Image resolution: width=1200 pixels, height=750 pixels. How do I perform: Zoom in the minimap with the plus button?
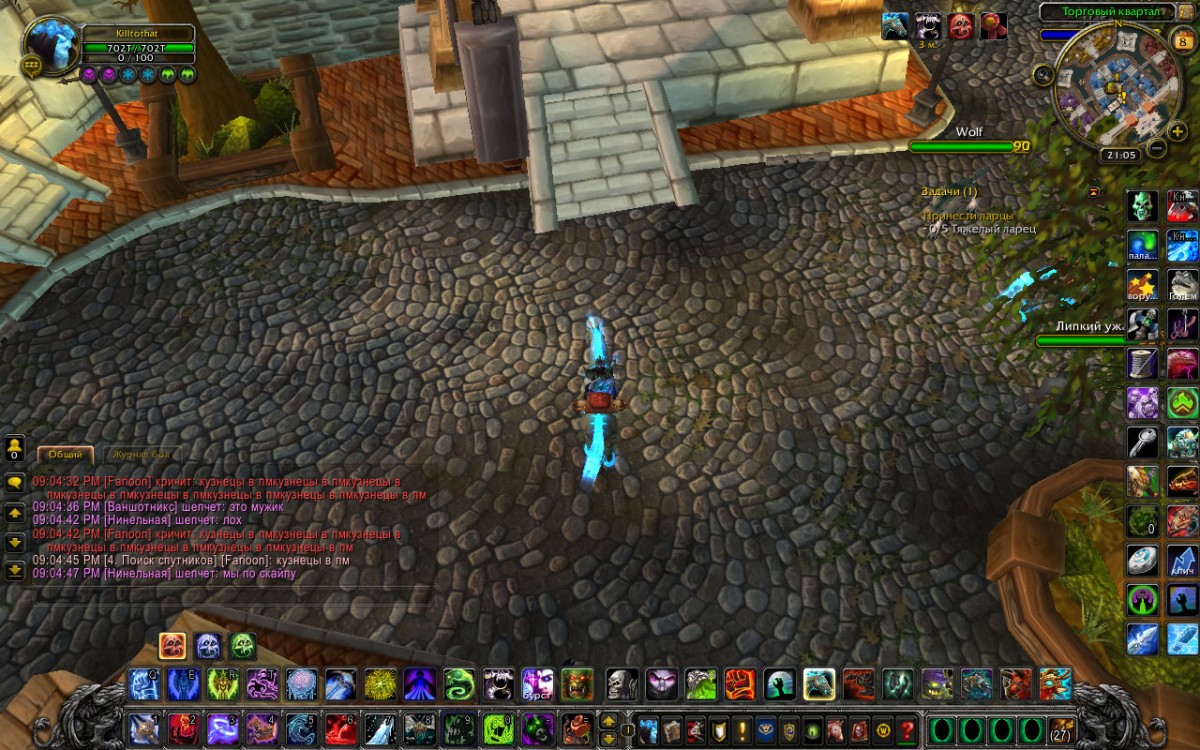[1177, 132]
